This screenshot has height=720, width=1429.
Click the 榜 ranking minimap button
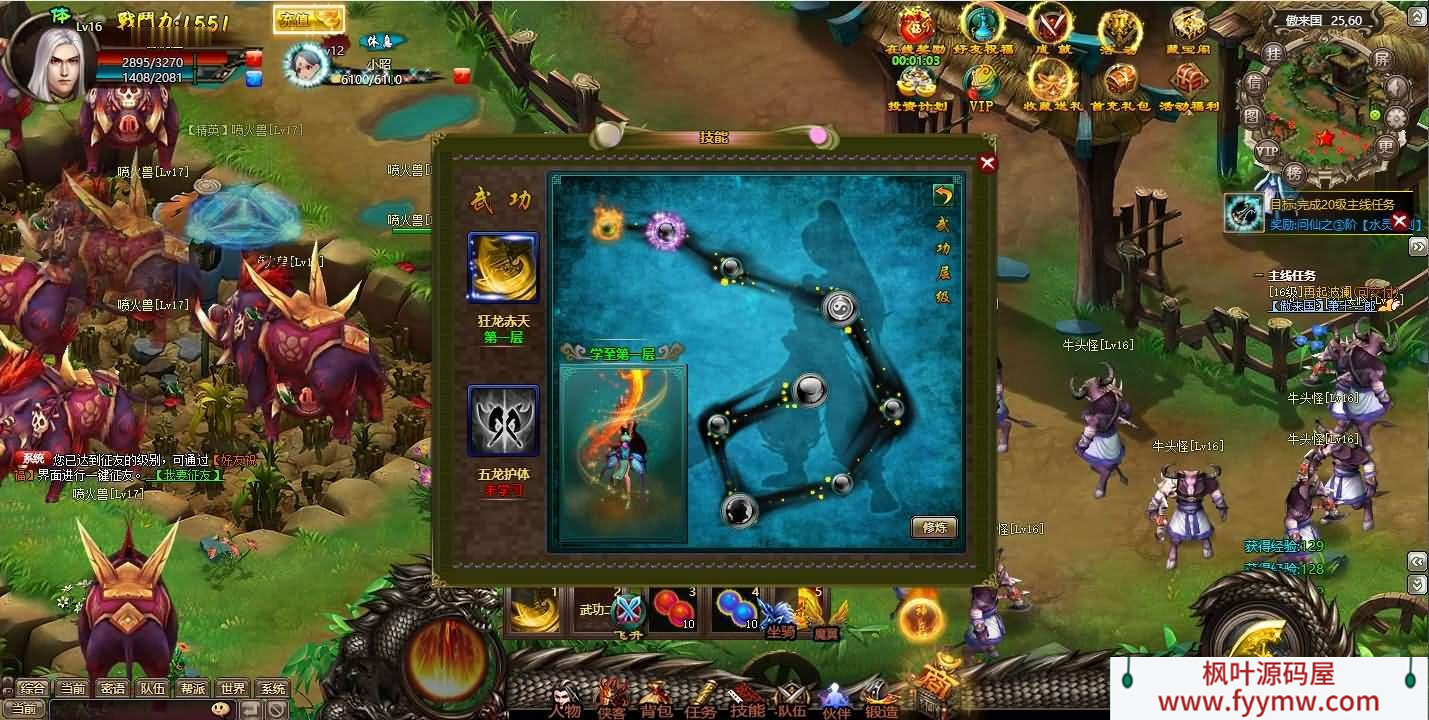pos(1293,172)
